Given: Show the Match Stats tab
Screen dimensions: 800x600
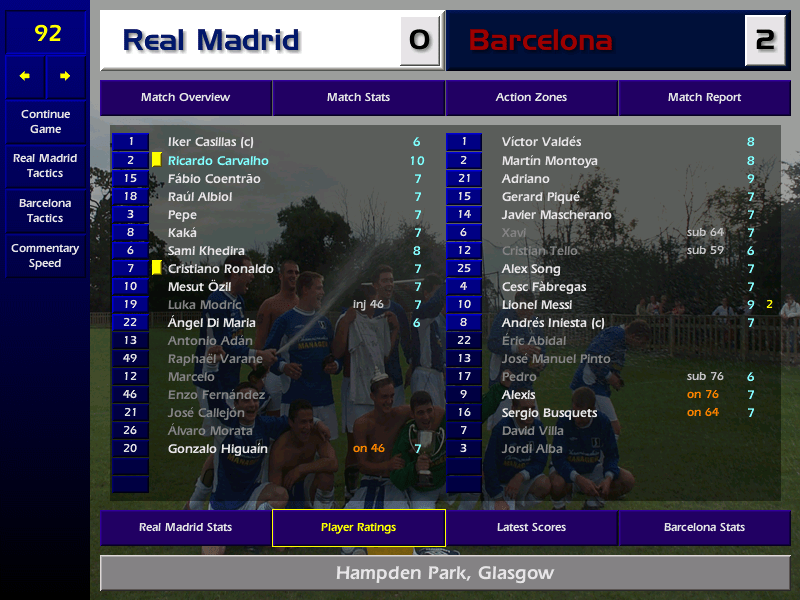Looking at the screenshot, I should (358, 98).
